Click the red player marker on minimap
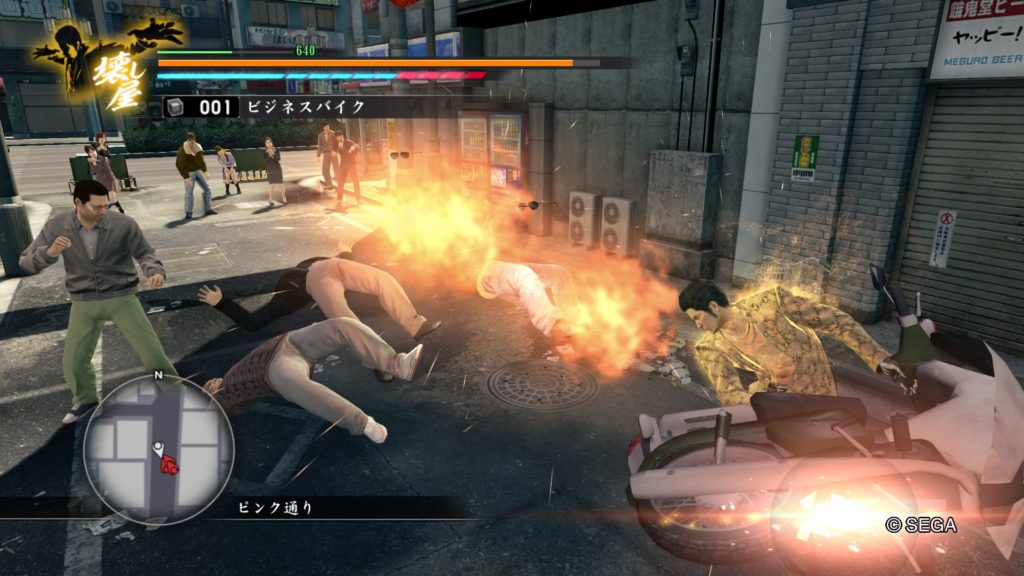The height and width of the screenshot is (576, 1024). 169,463
